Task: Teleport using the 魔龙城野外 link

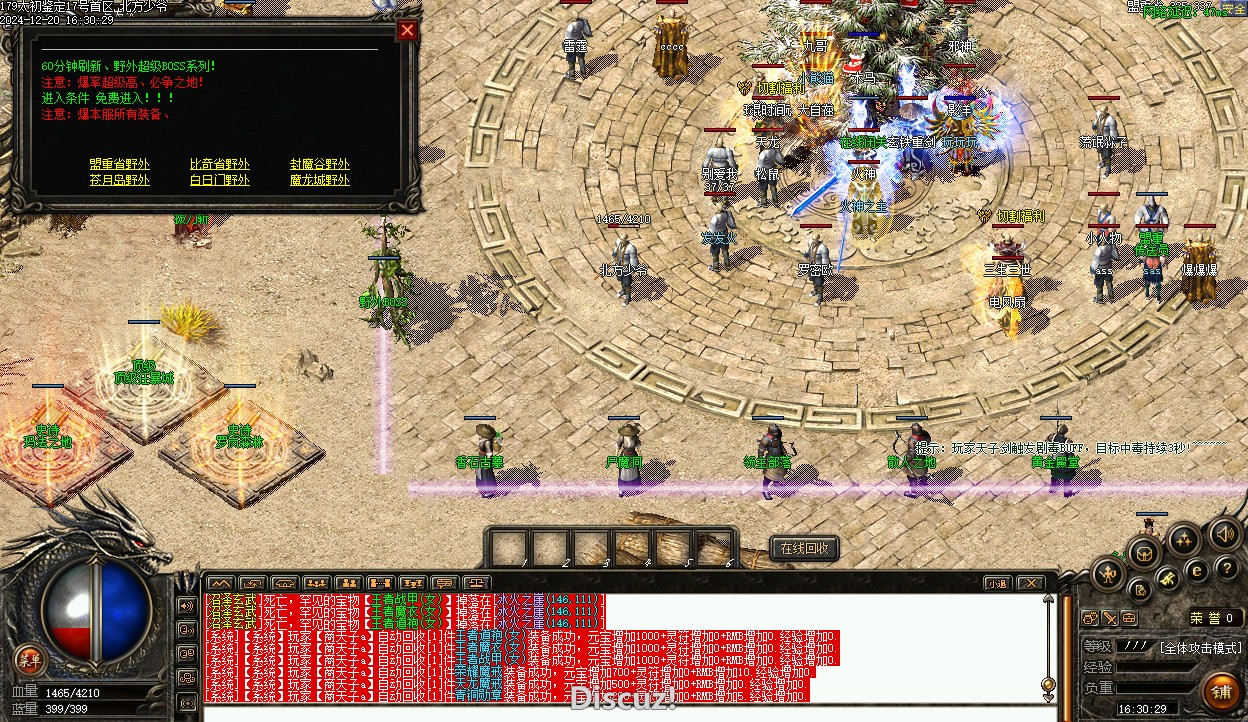Action: (320, 180)
